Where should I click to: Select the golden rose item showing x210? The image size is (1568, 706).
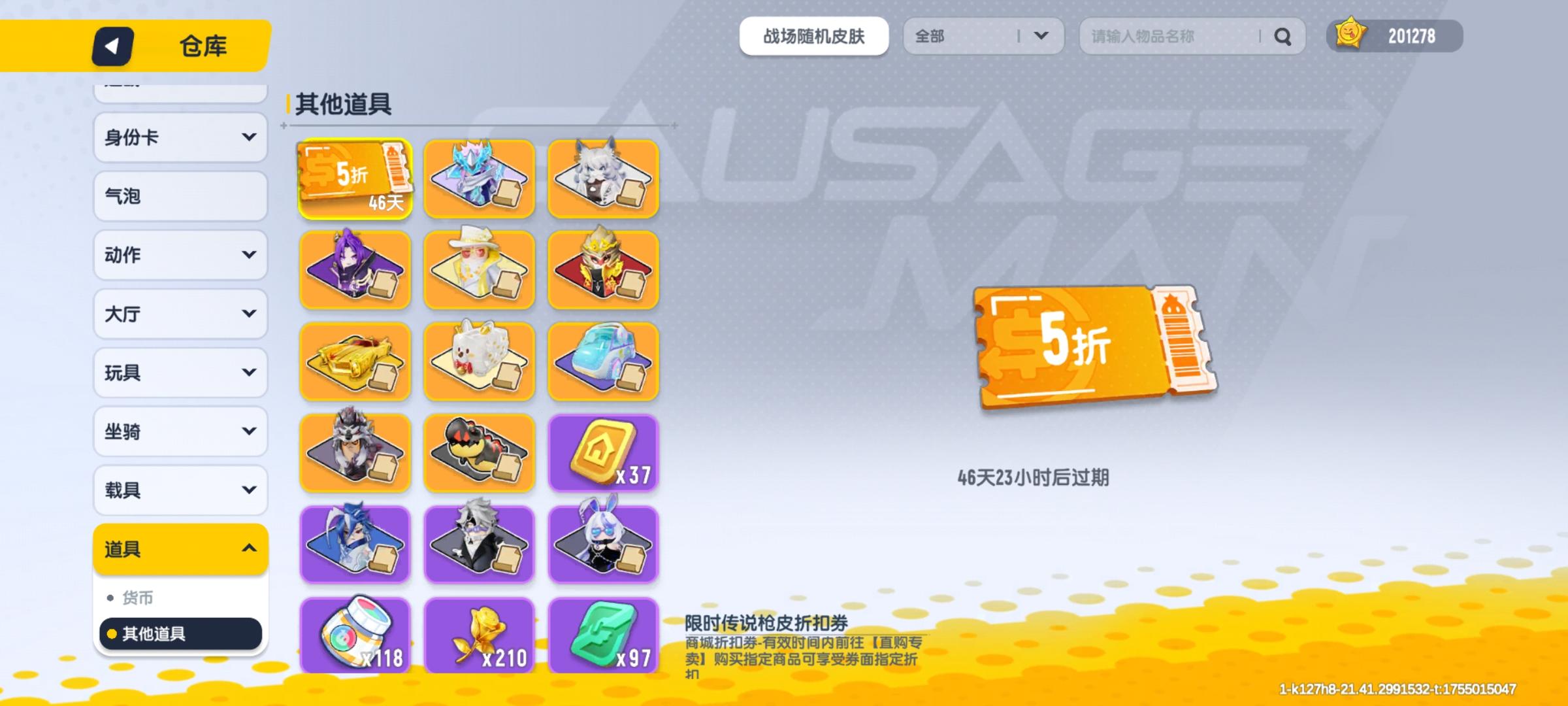pos(479,636)
